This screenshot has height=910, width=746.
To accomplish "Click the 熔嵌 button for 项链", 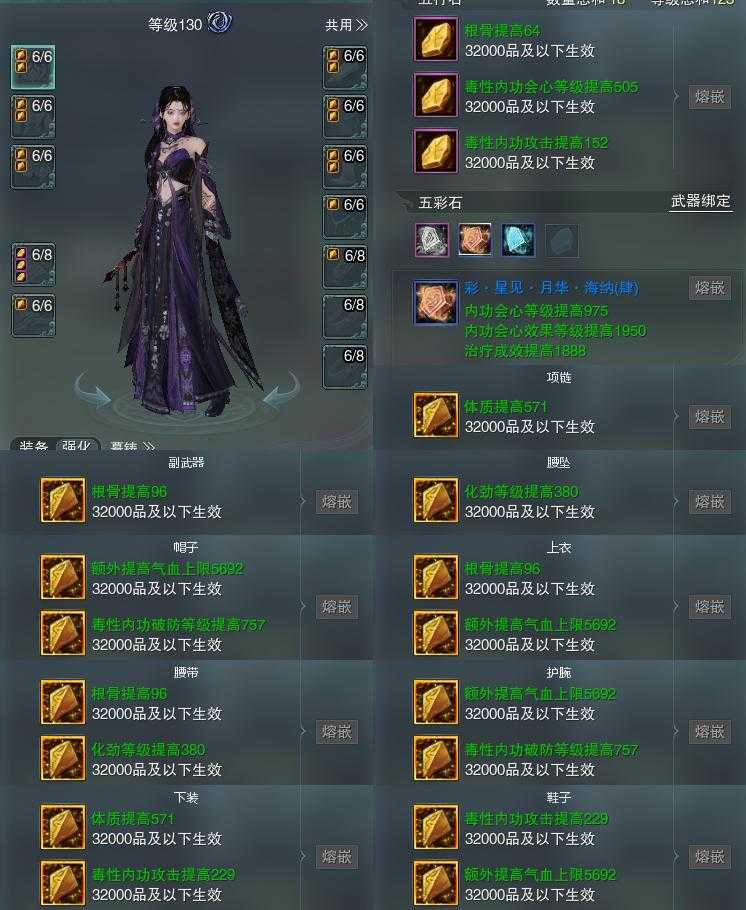I will tap(709, 417).
